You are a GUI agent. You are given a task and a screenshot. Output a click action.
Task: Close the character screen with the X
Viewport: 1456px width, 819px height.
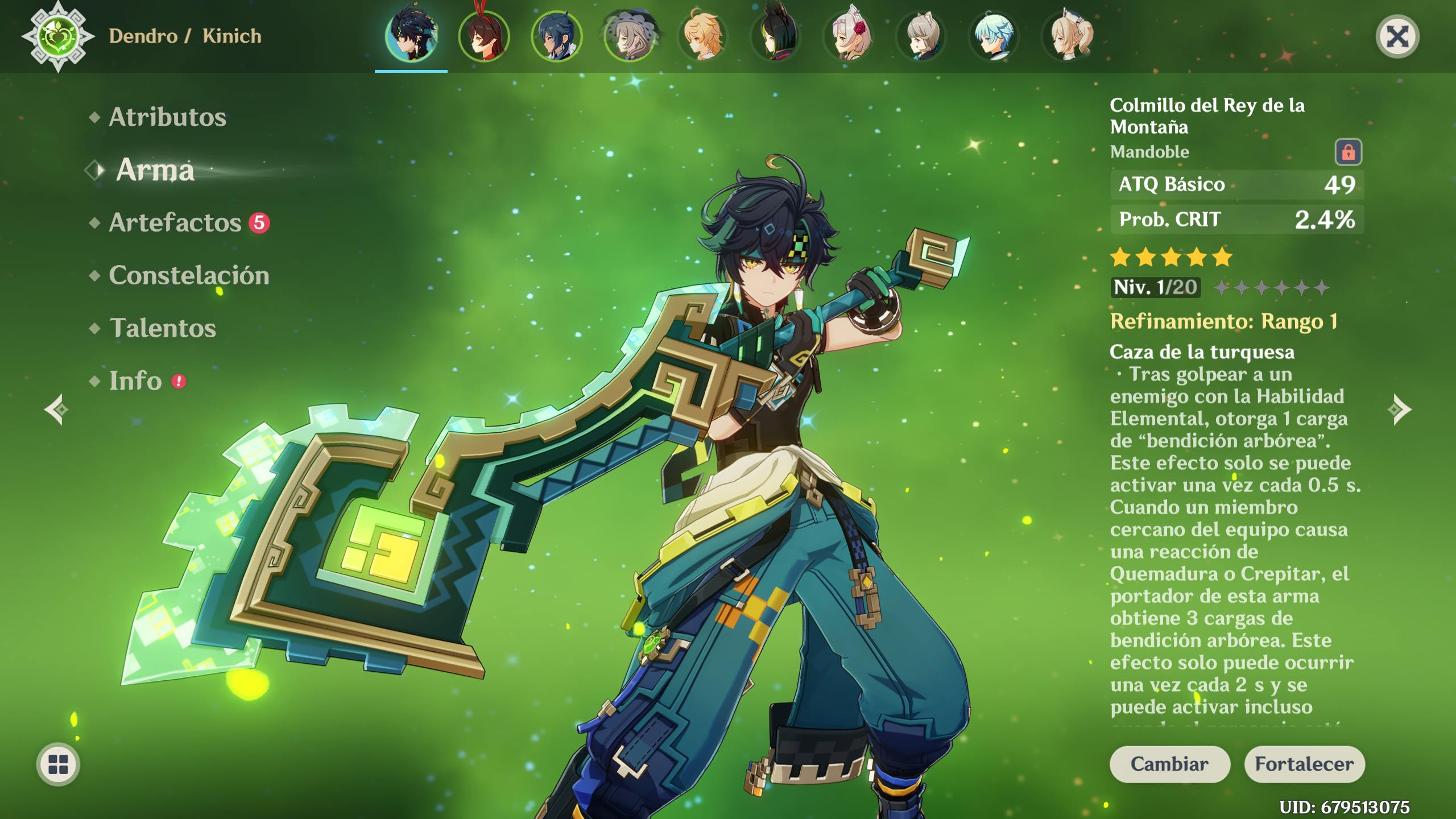click(x=1397, y=38)
